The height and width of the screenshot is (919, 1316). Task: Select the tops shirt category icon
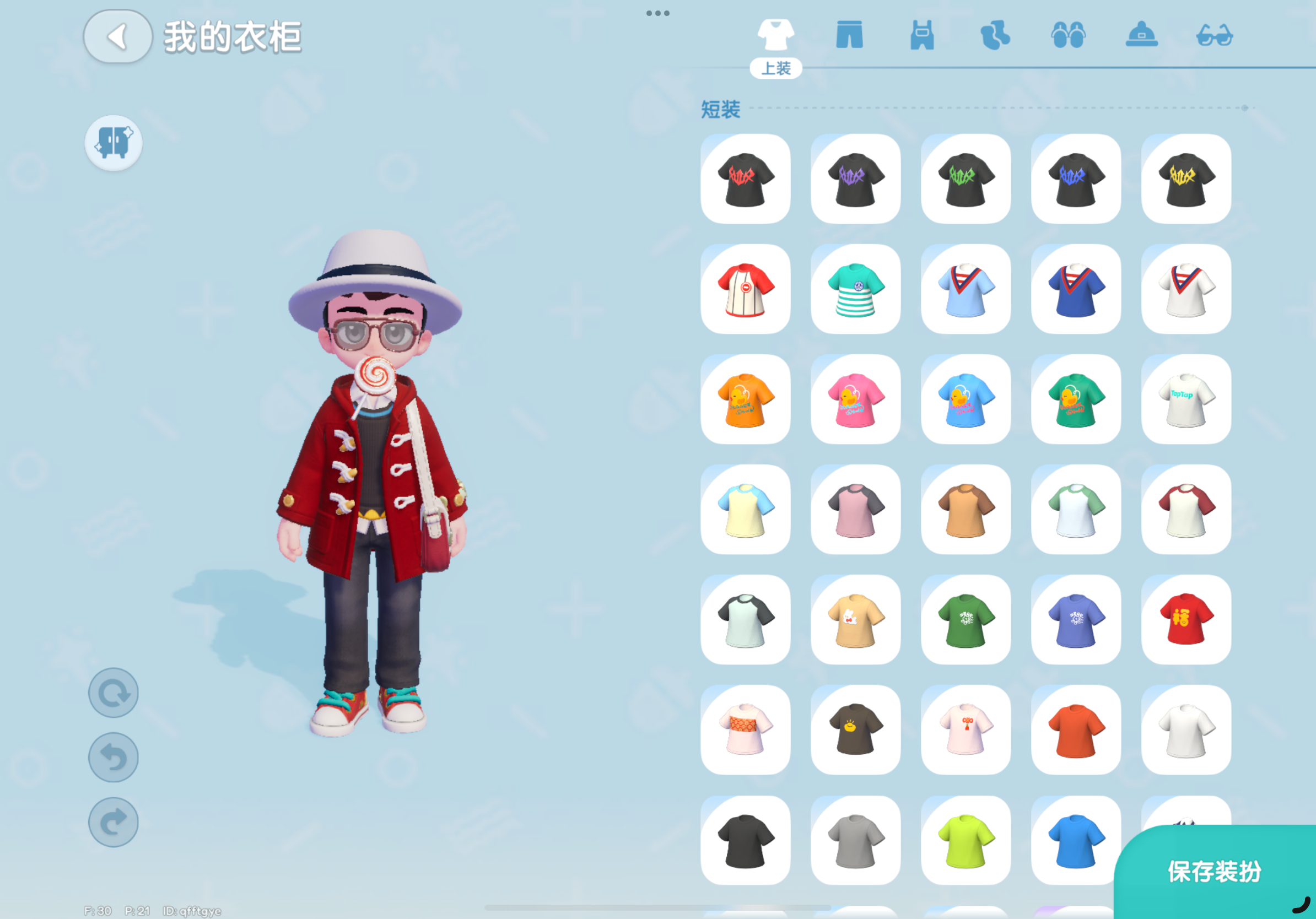pos(777,34)
